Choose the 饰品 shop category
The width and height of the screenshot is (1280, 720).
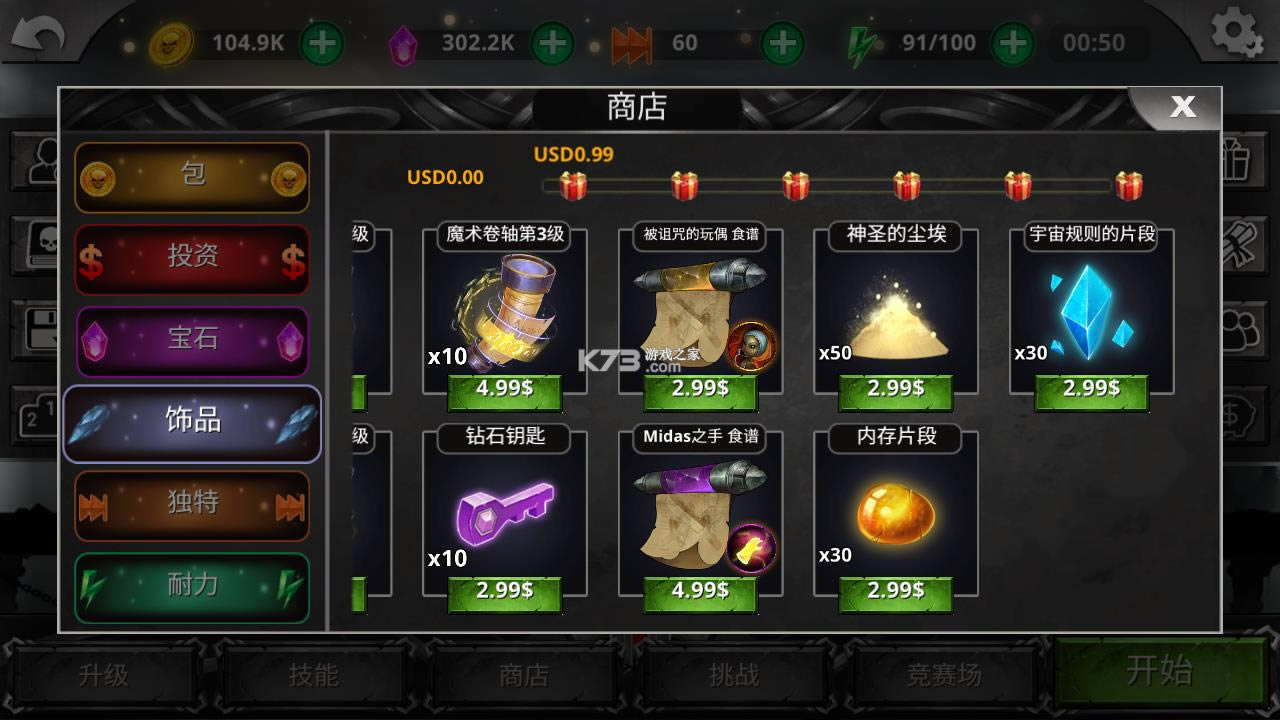192,422
